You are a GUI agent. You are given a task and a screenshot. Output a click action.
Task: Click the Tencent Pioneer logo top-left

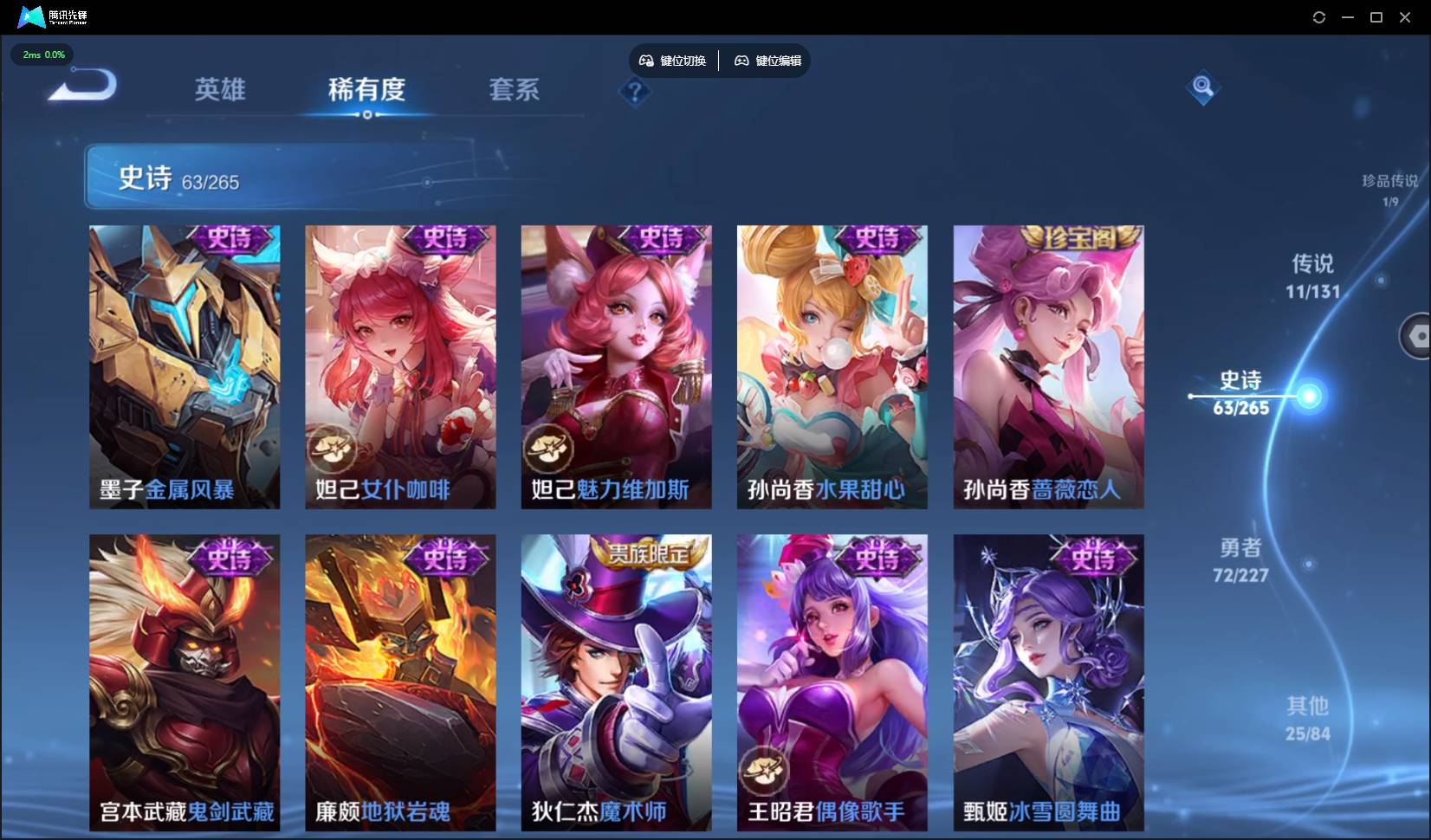[x=29, y=16]
